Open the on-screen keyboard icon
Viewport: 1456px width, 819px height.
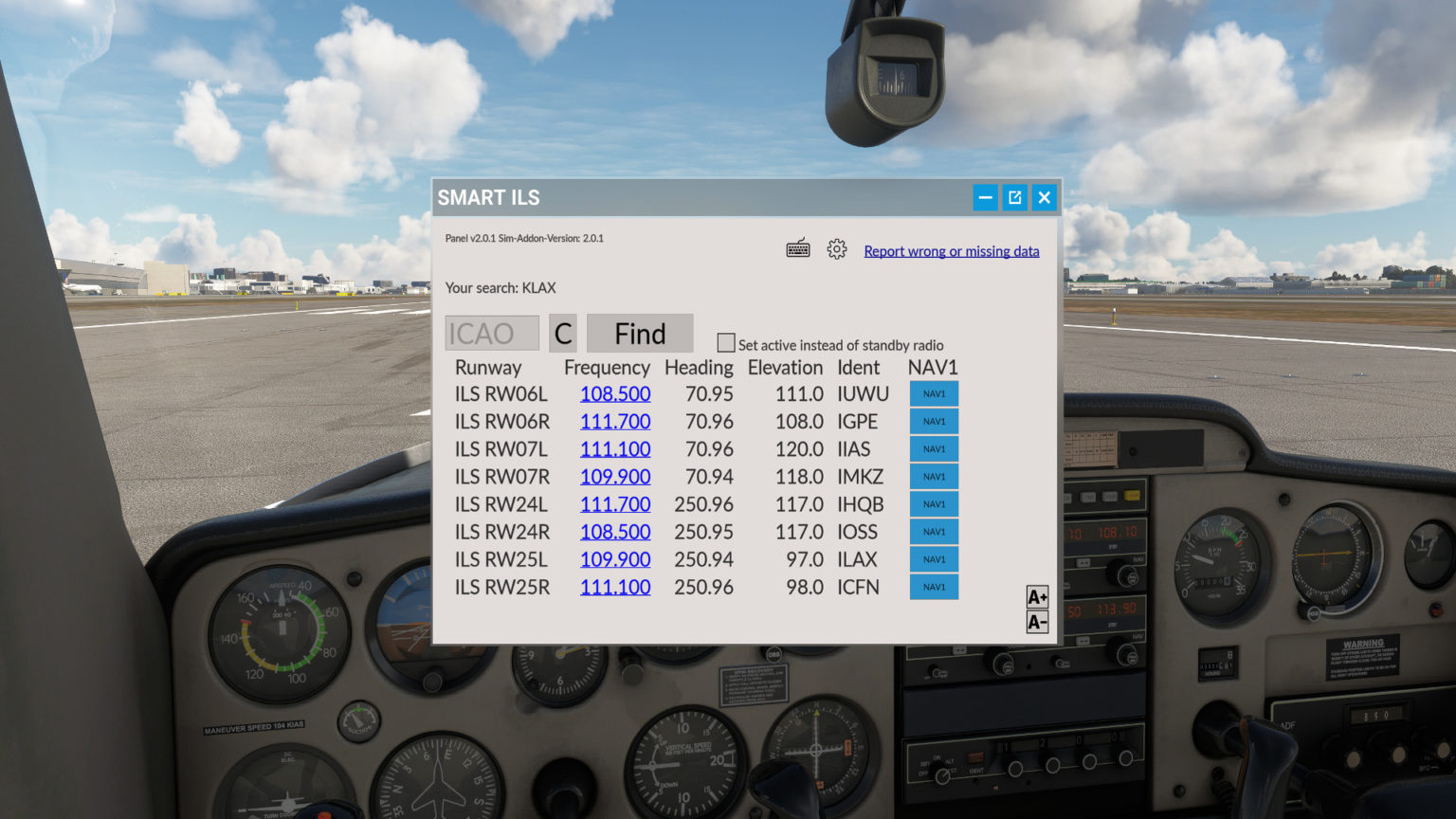(x=797, y=247)
